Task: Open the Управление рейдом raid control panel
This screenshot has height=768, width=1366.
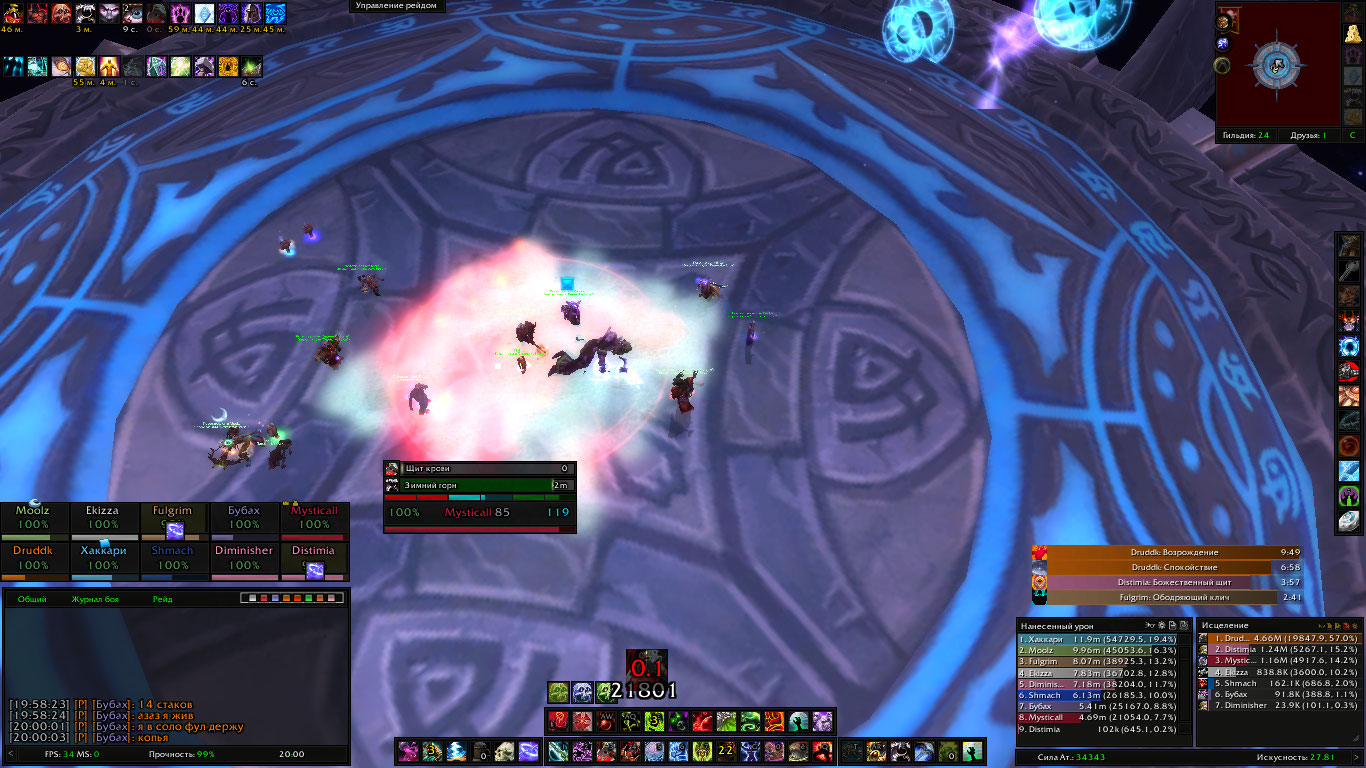Action: (x=399, y=6)
